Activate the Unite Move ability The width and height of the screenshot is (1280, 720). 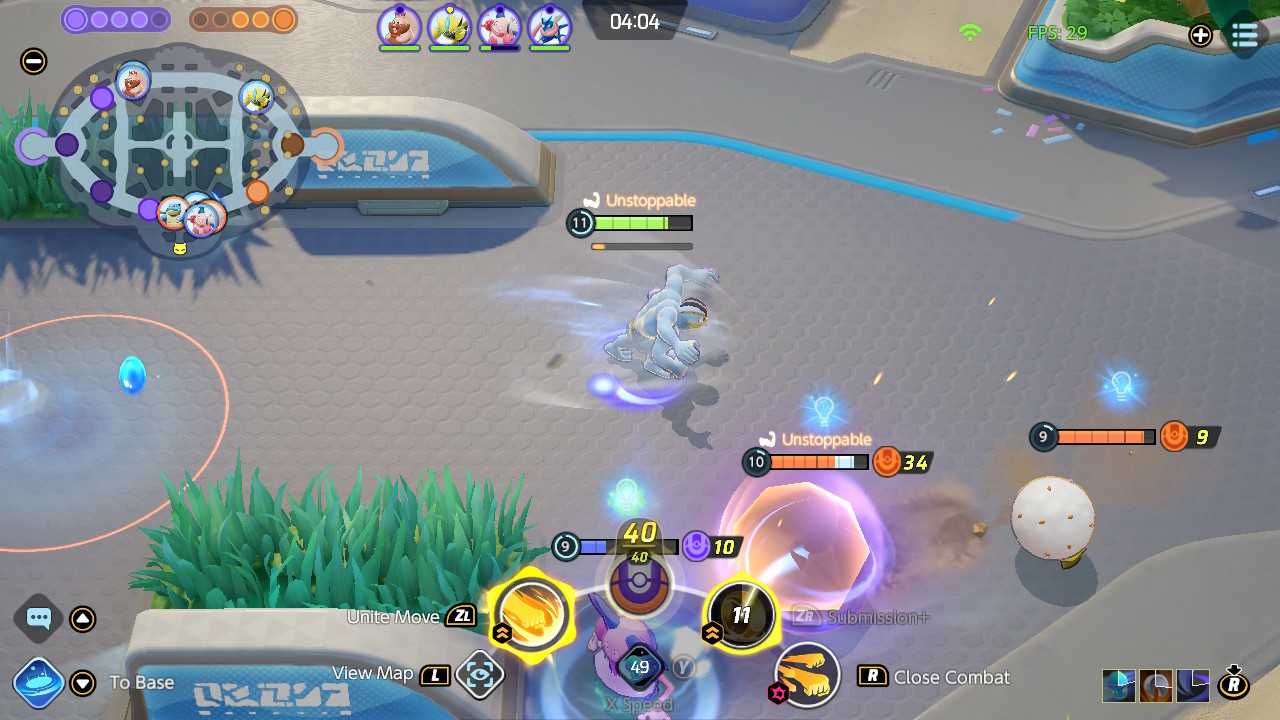pos(531,614)
